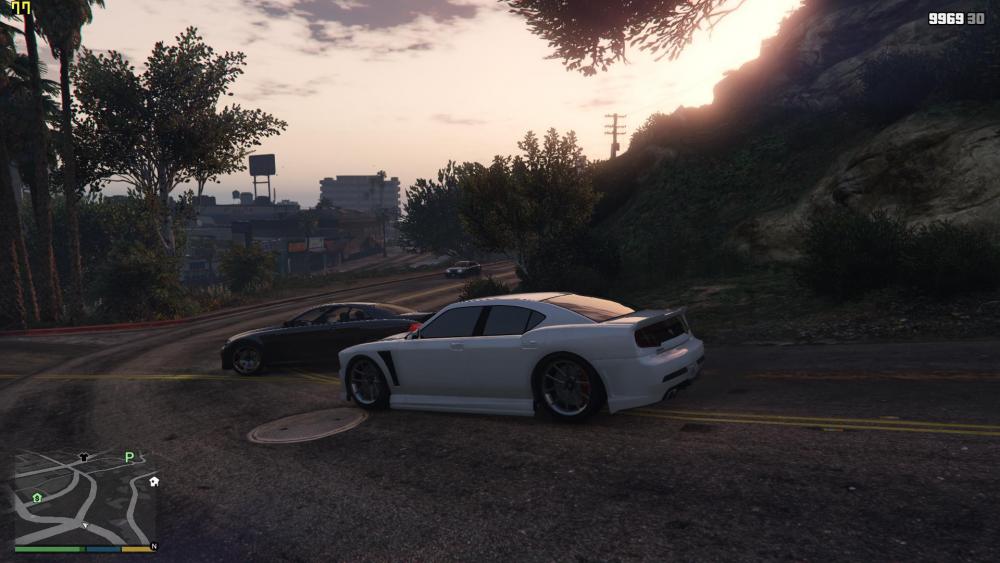Select the green property dollar-house marker
The width and height of the screenshot is (1000, 563).
point(37,497)
